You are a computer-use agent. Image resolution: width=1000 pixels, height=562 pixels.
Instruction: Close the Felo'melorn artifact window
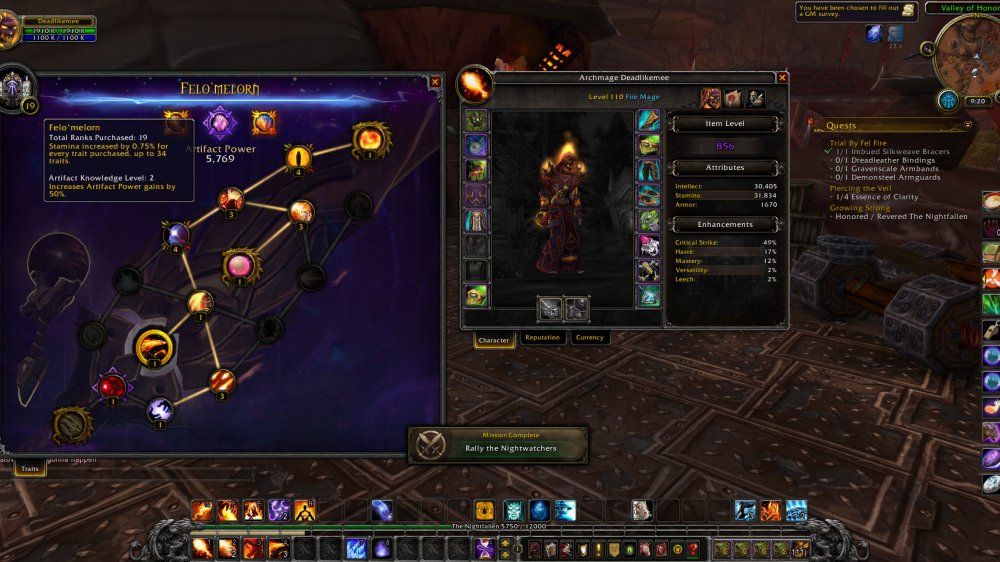point(435,83)
